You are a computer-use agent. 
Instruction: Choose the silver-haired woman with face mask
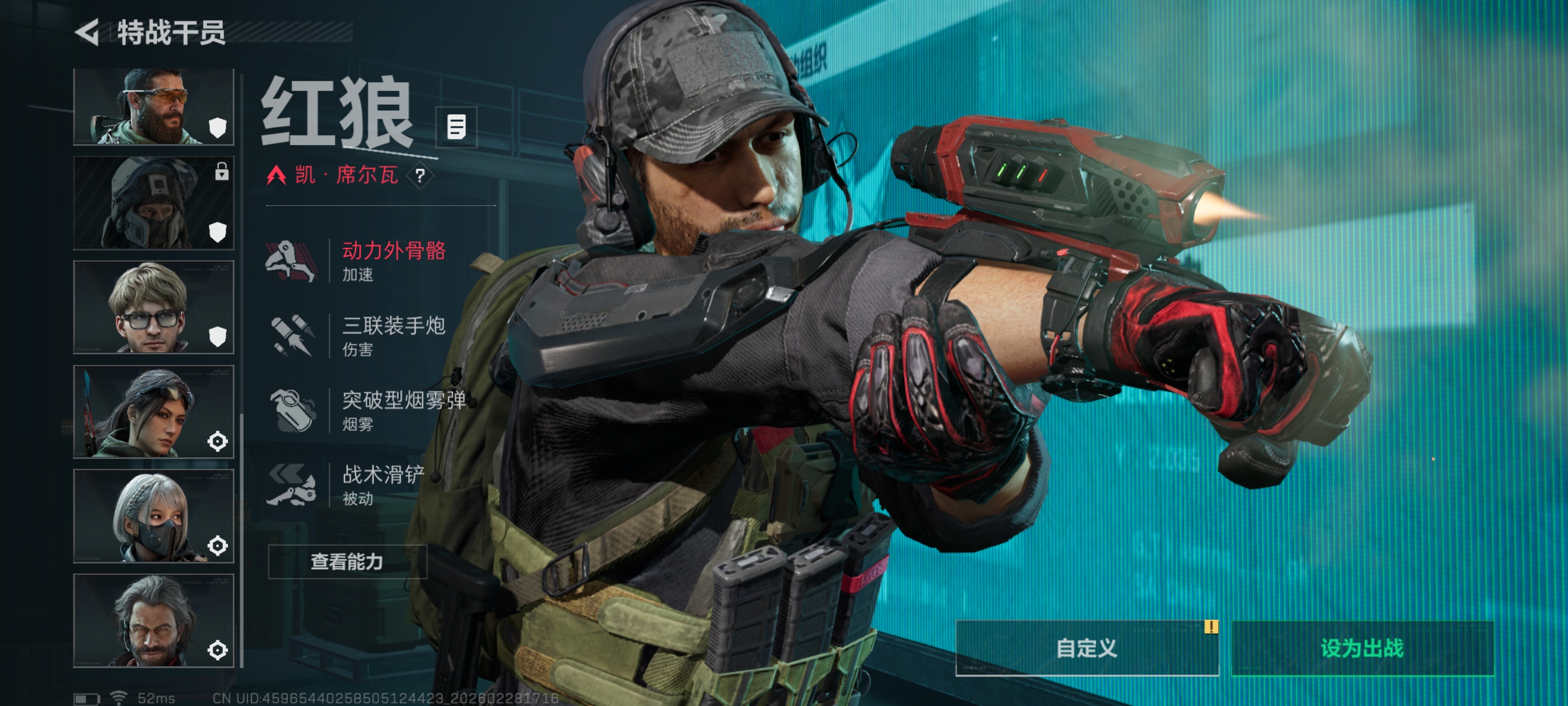(x=153, y=516)
